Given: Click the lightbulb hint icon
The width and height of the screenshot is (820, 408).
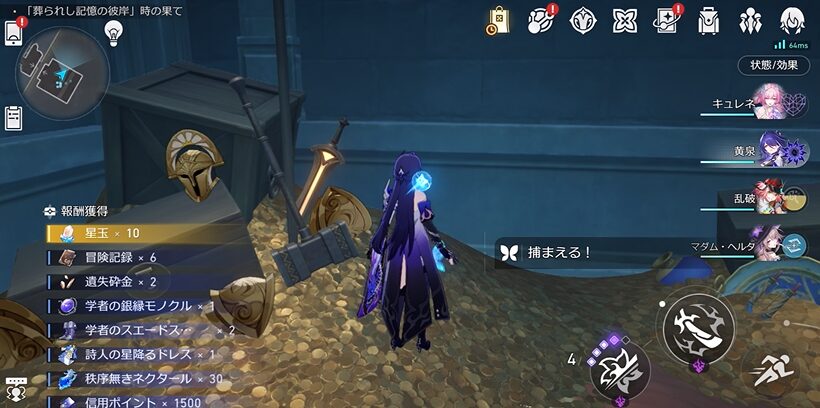Looking at the screenshot, I should pyautogui.click(x=114, y=32).
